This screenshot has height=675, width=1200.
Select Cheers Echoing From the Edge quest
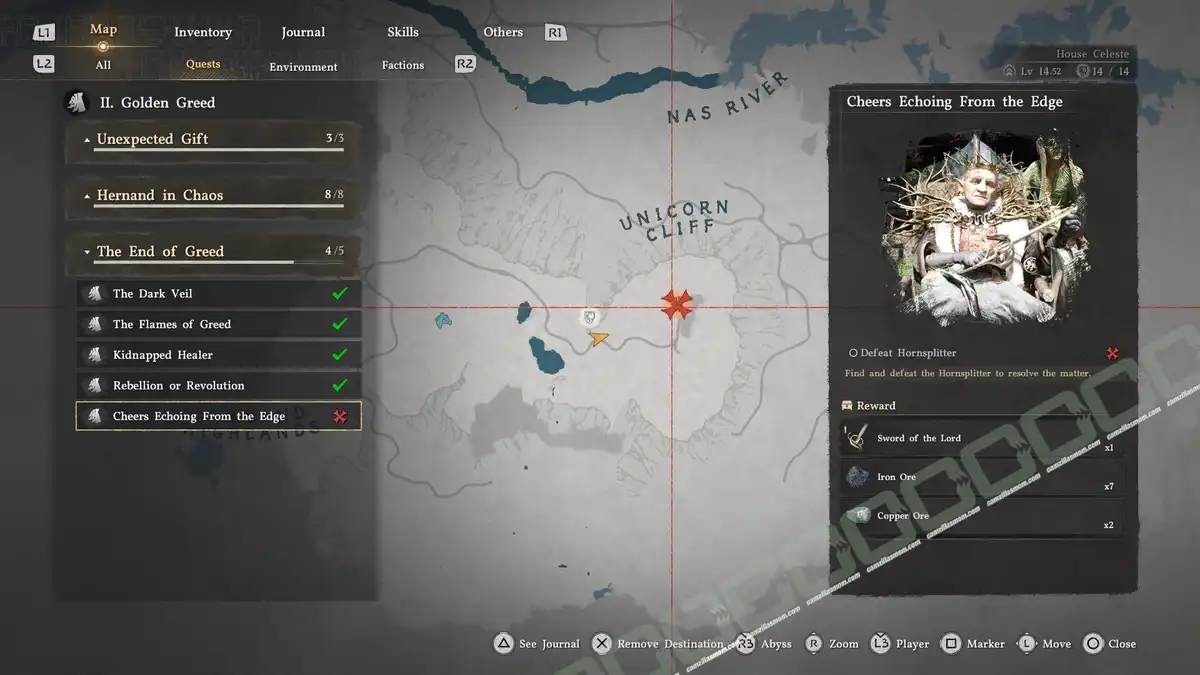218,416
